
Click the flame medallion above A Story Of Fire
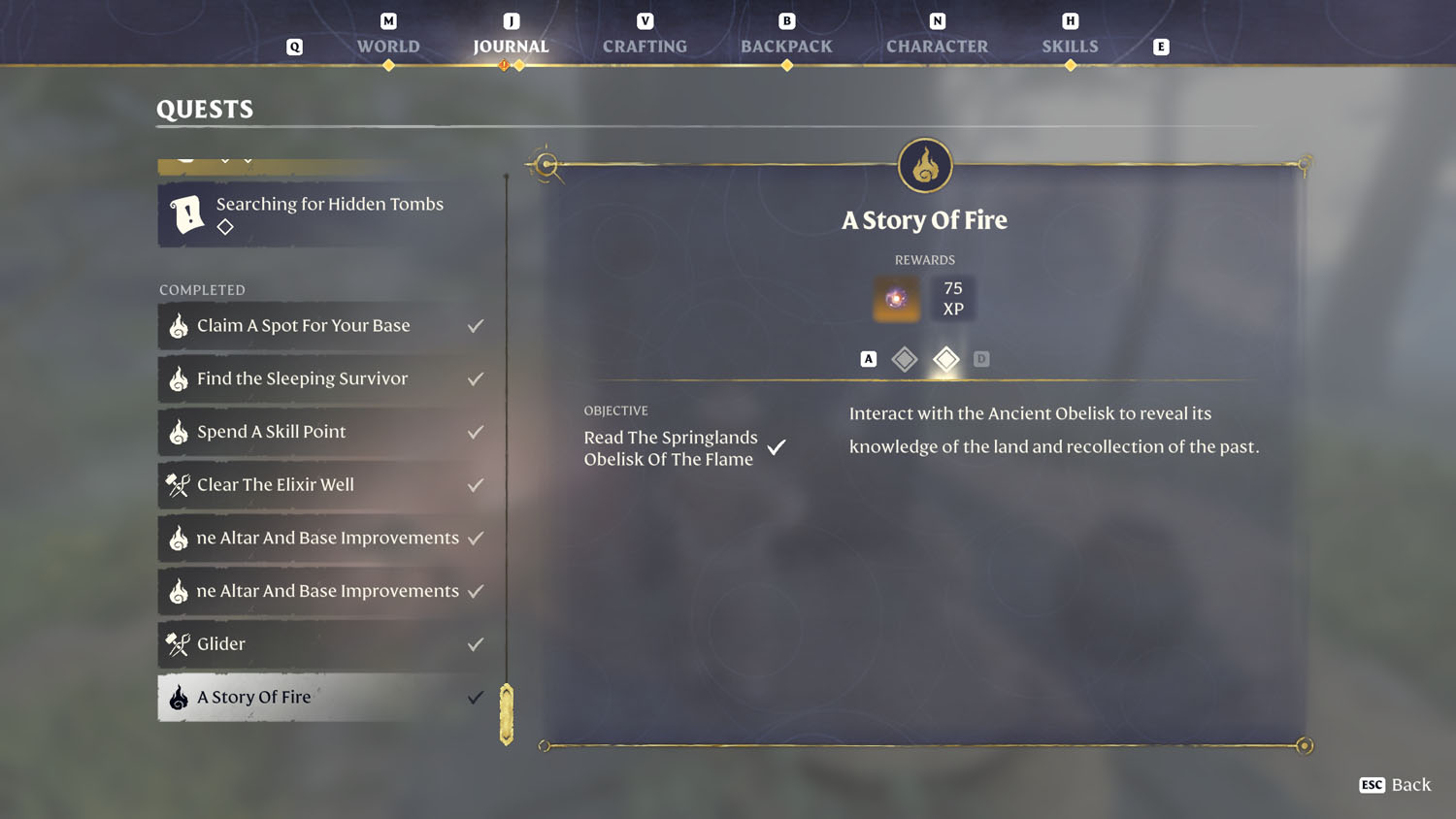(x=924, y=165)
